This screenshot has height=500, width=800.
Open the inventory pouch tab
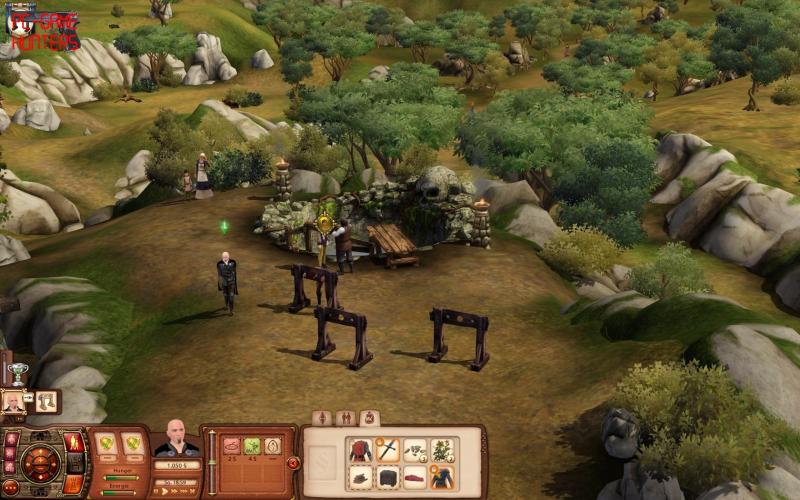[x=367, y=418]
